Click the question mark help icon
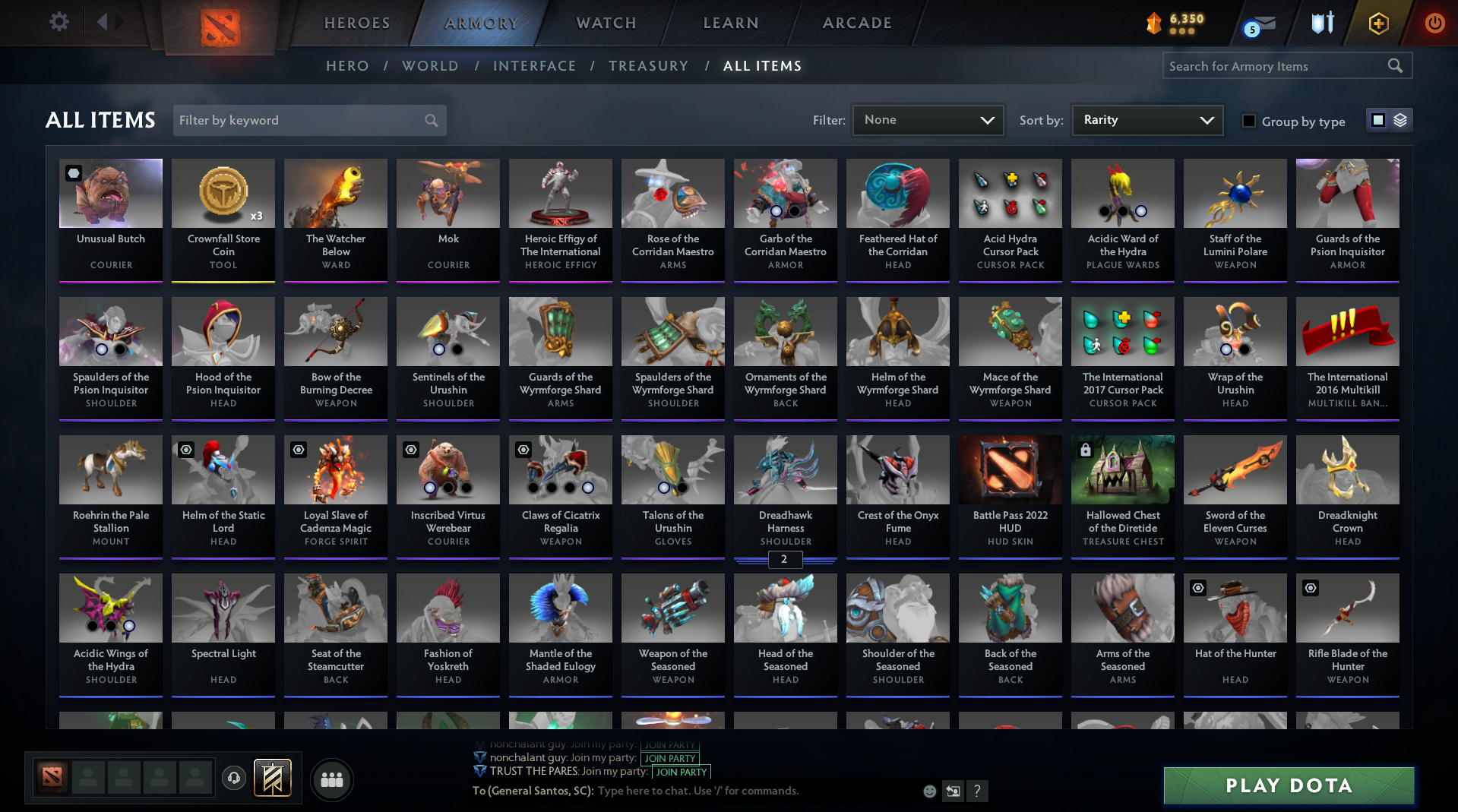Image resolution: width=1458 pixels, height=812 pixels. [978, 791]
